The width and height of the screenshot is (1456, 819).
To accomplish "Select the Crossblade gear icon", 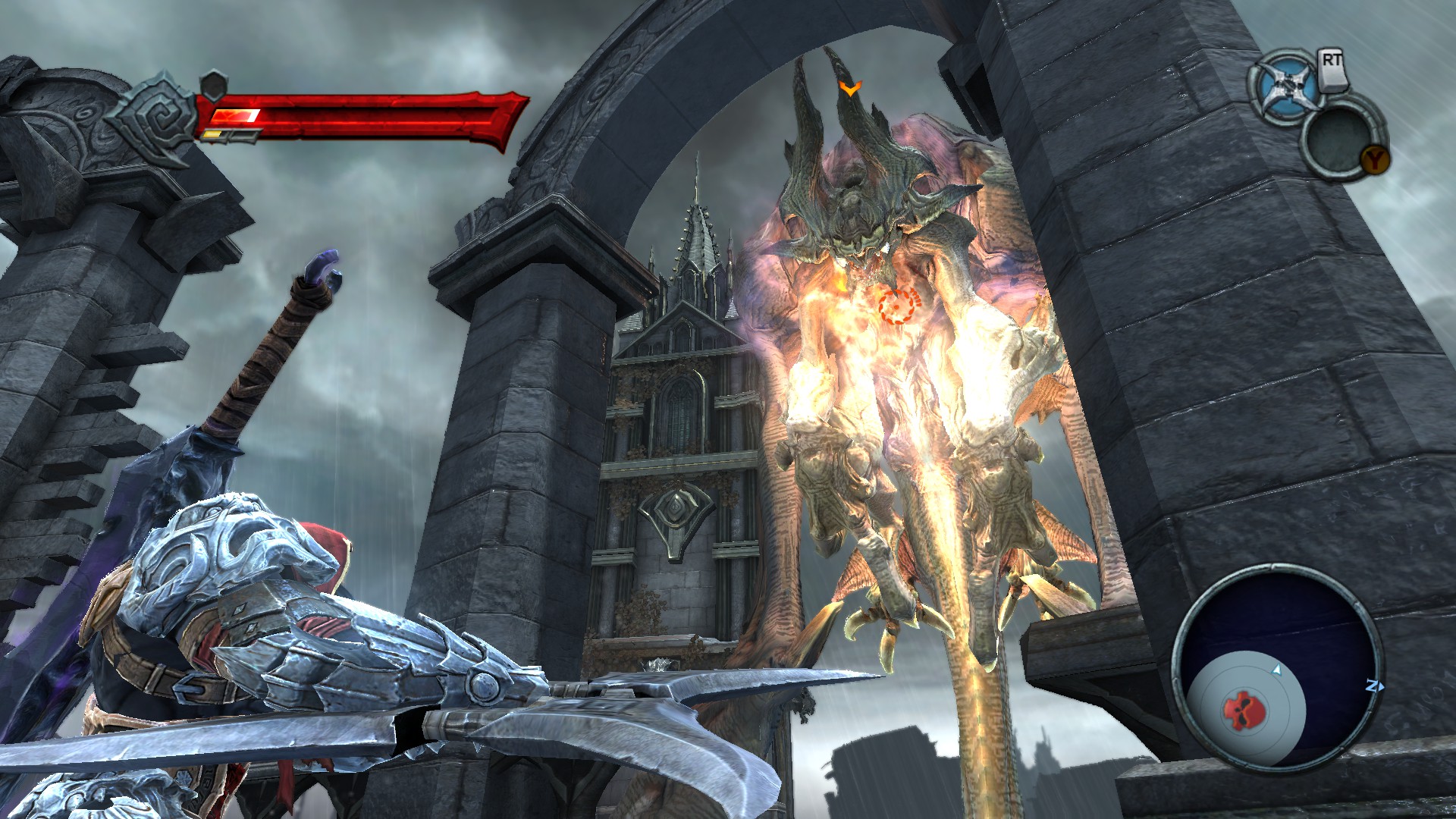I will click(x=1285, y=88).
